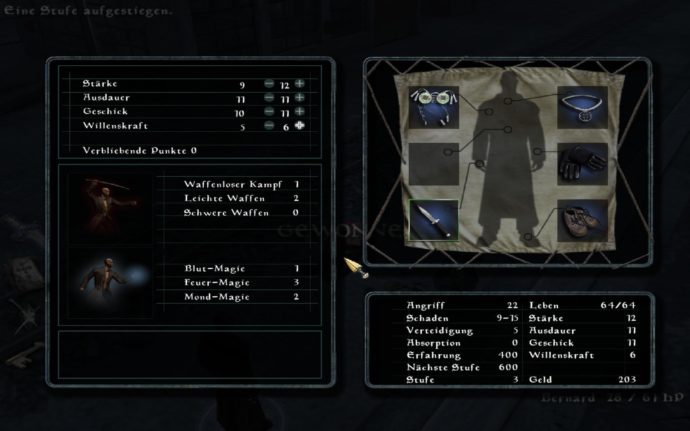Pick the Blut-Magie skill row
This screenshot has height=431, width=690.
click(242, 268)
